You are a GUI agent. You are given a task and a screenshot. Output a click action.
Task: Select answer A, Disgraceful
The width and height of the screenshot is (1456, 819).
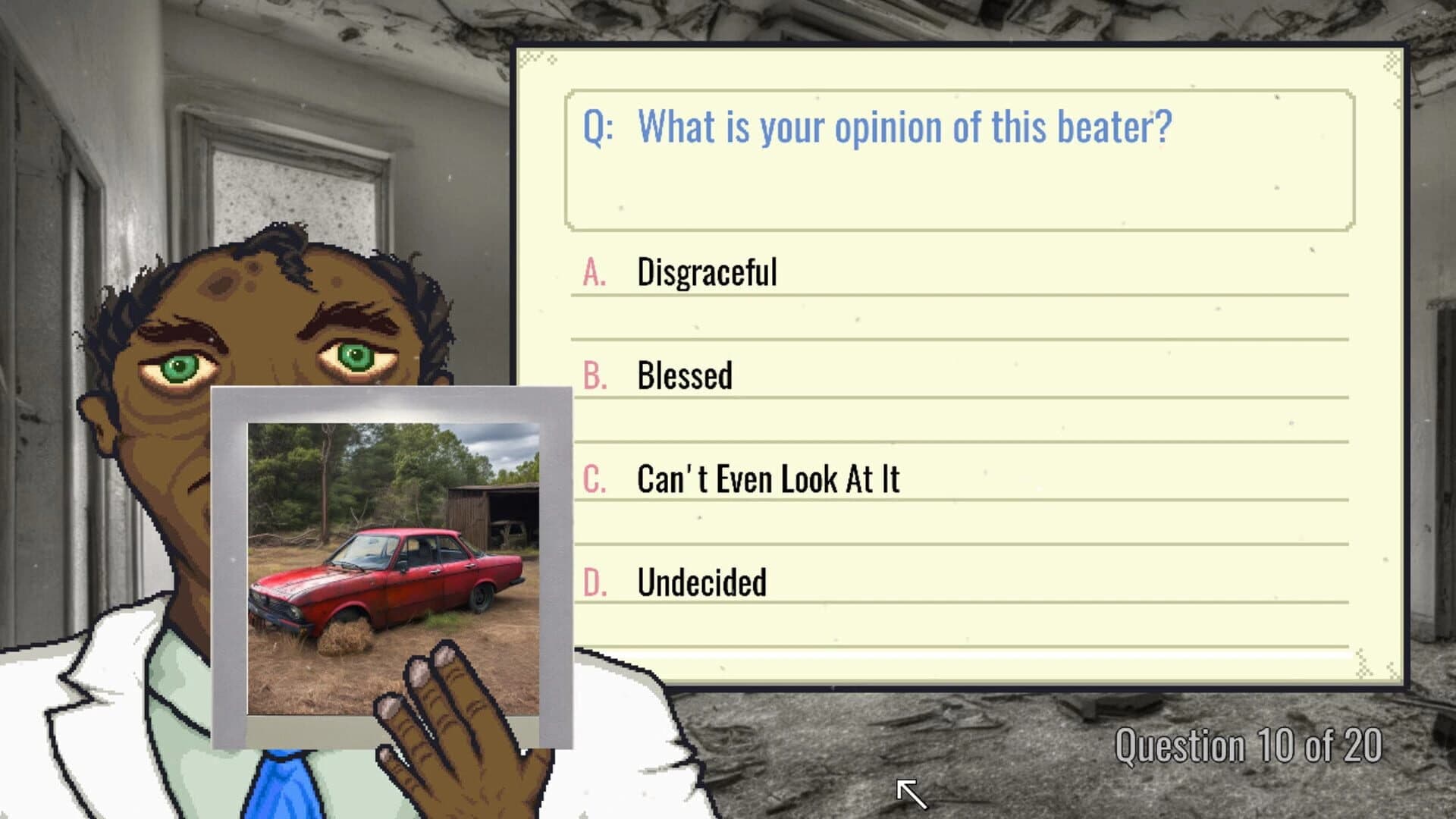(705, 273)
